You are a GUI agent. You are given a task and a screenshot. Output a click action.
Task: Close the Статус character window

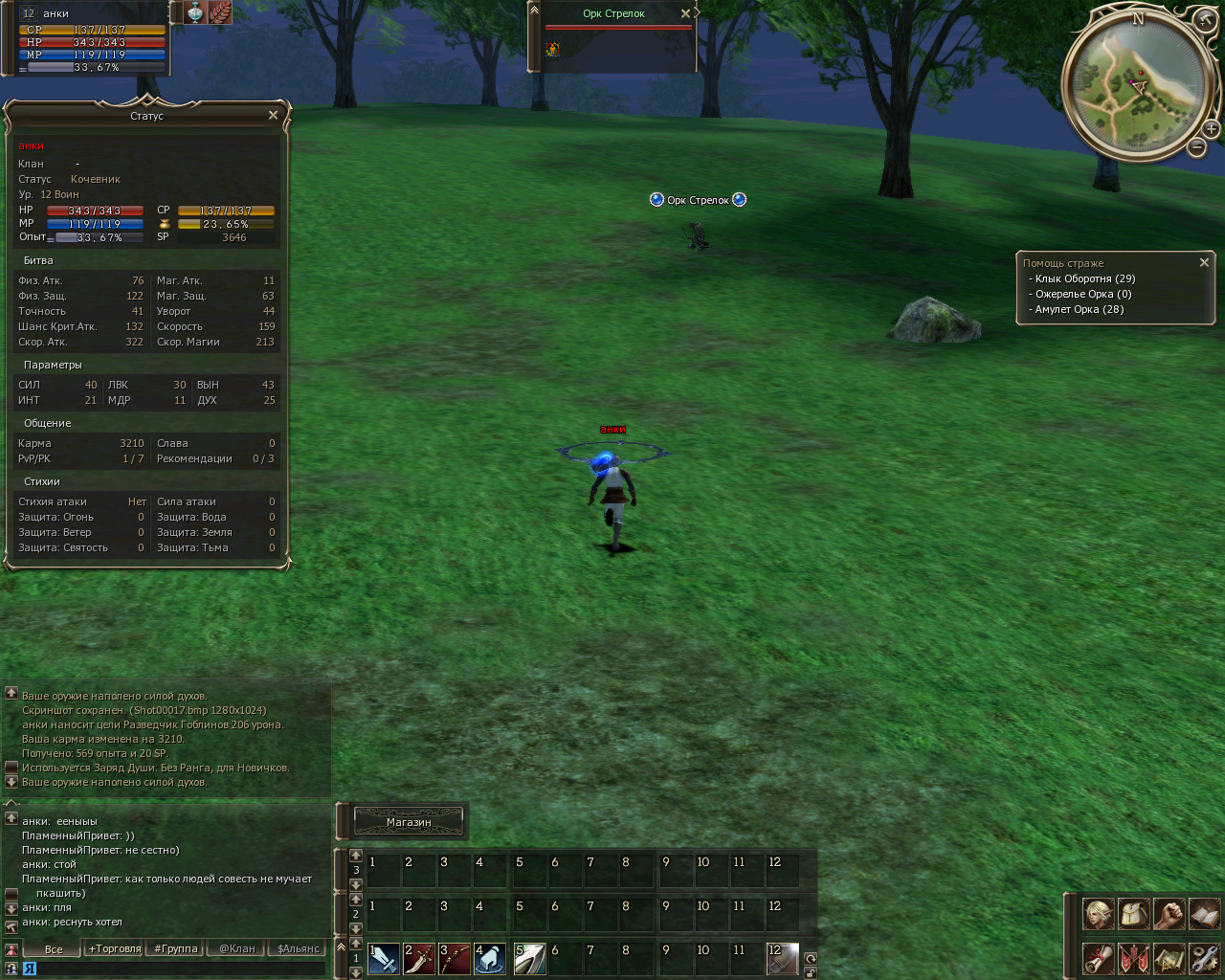[273, 116]
